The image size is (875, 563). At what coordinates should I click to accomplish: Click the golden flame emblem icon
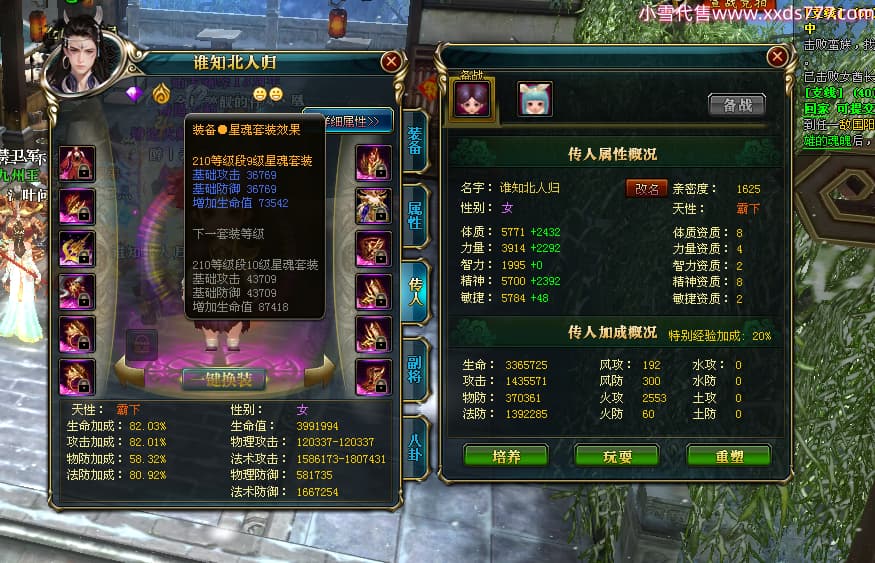(161, 94)
